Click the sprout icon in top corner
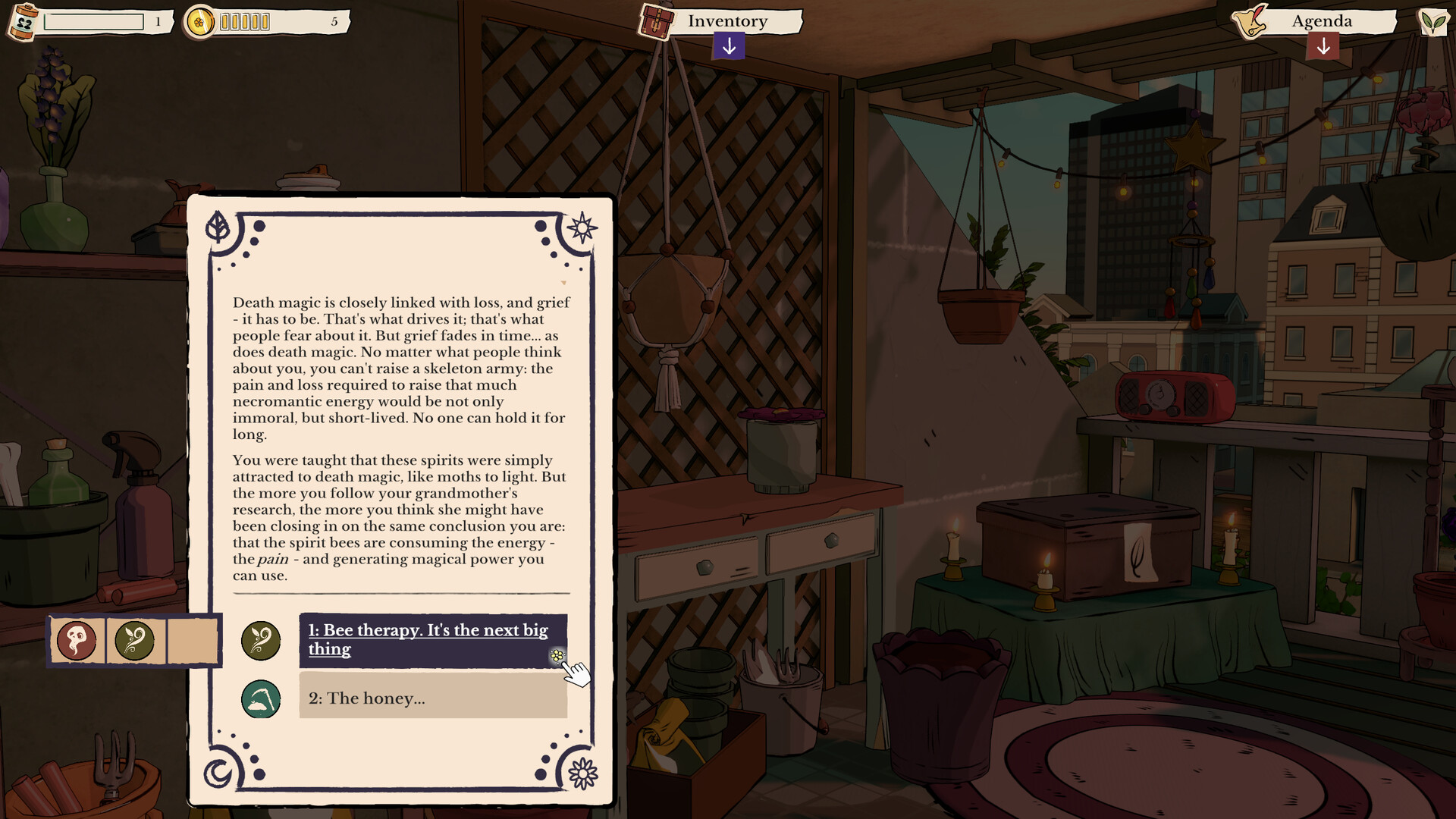 [1433, 21]
